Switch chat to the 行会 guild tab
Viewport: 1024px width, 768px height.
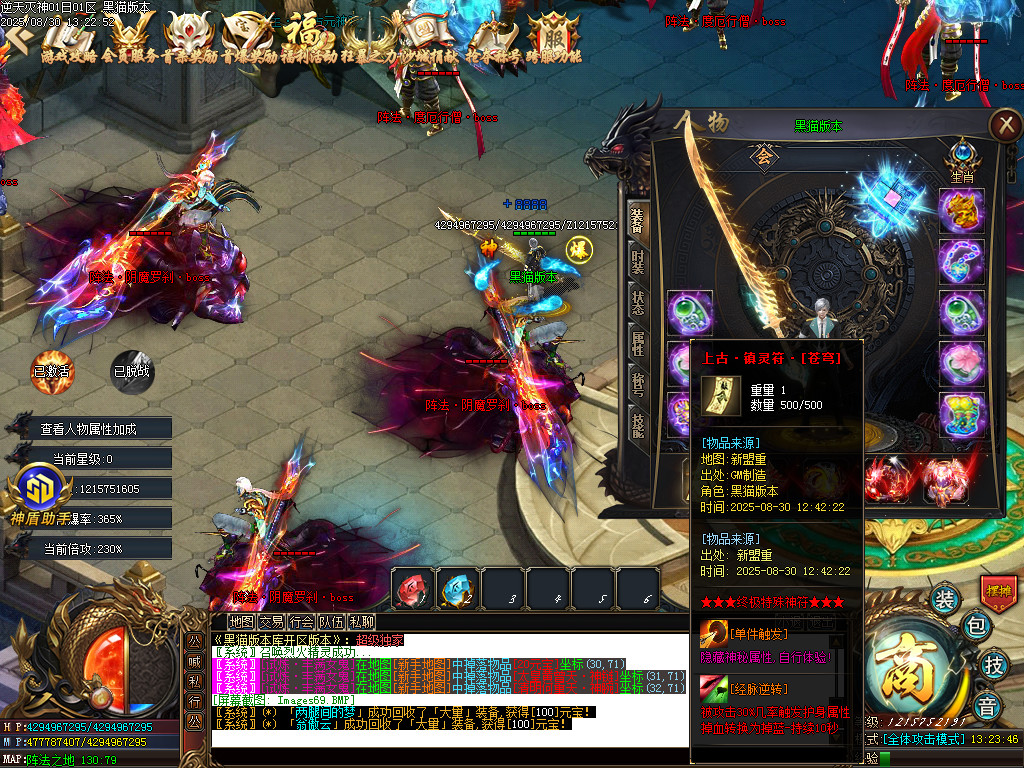click(301, 622)
